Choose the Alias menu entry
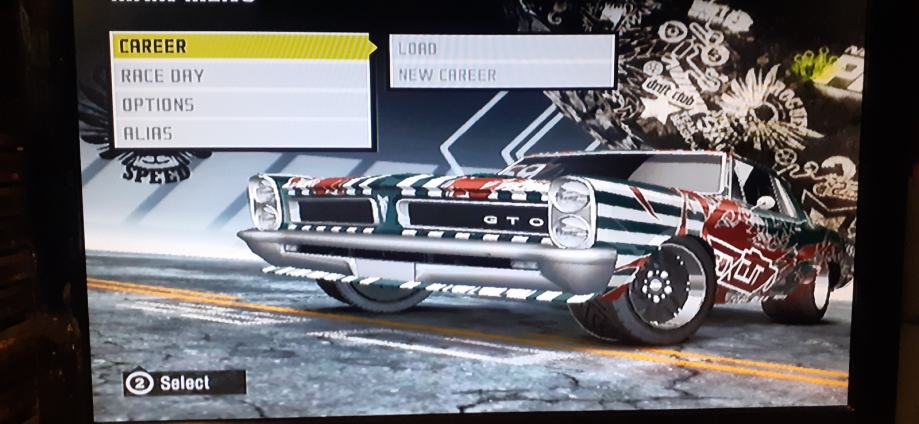Image resolution: width=919 pixels, height=424 pixels. tap(240, 133)
